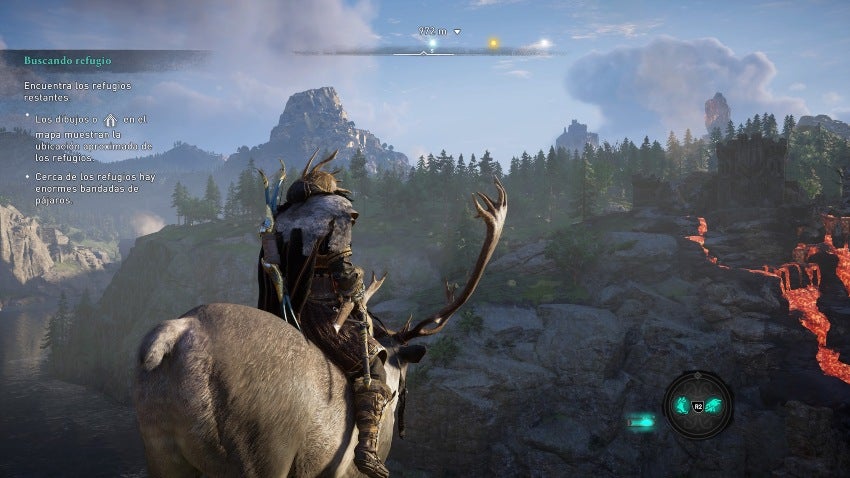Select the white glowing marker on the compass

[543, 44]
